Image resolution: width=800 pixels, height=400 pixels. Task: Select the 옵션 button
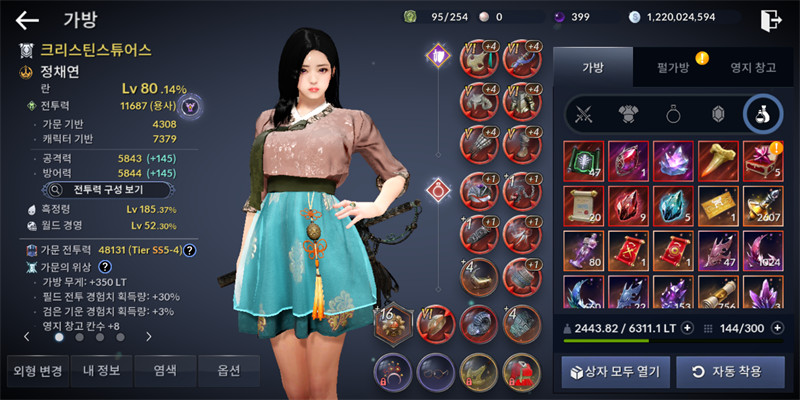[x=228, y=370]
